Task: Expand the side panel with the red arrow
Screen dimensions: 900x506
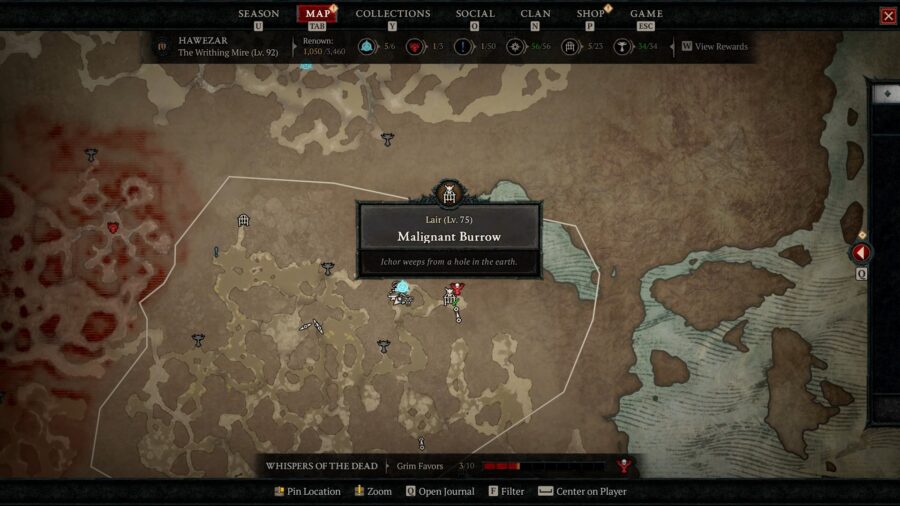Action: pos(860,253)
